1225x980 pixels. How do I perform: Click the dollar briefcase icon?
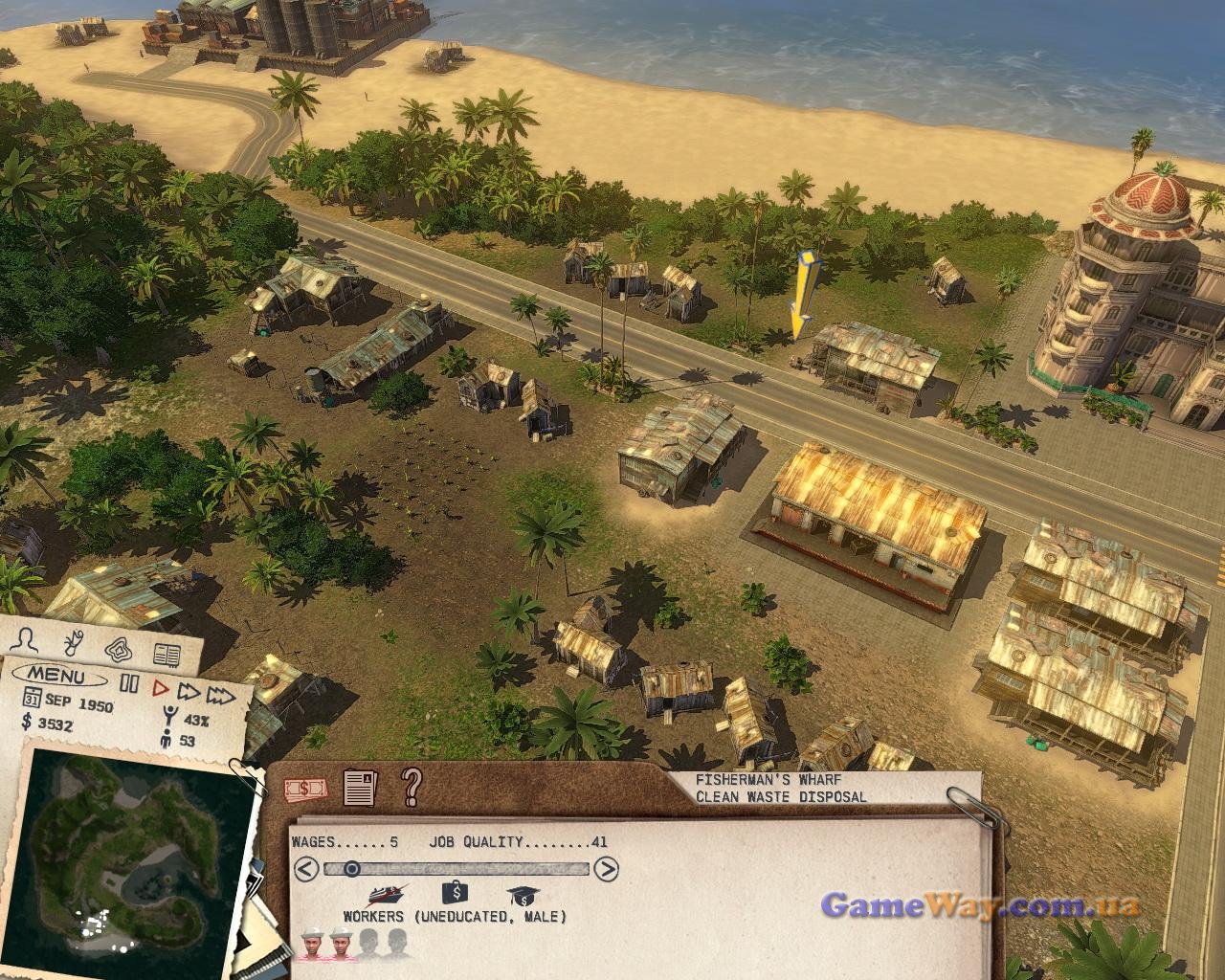tap(455, 894)
